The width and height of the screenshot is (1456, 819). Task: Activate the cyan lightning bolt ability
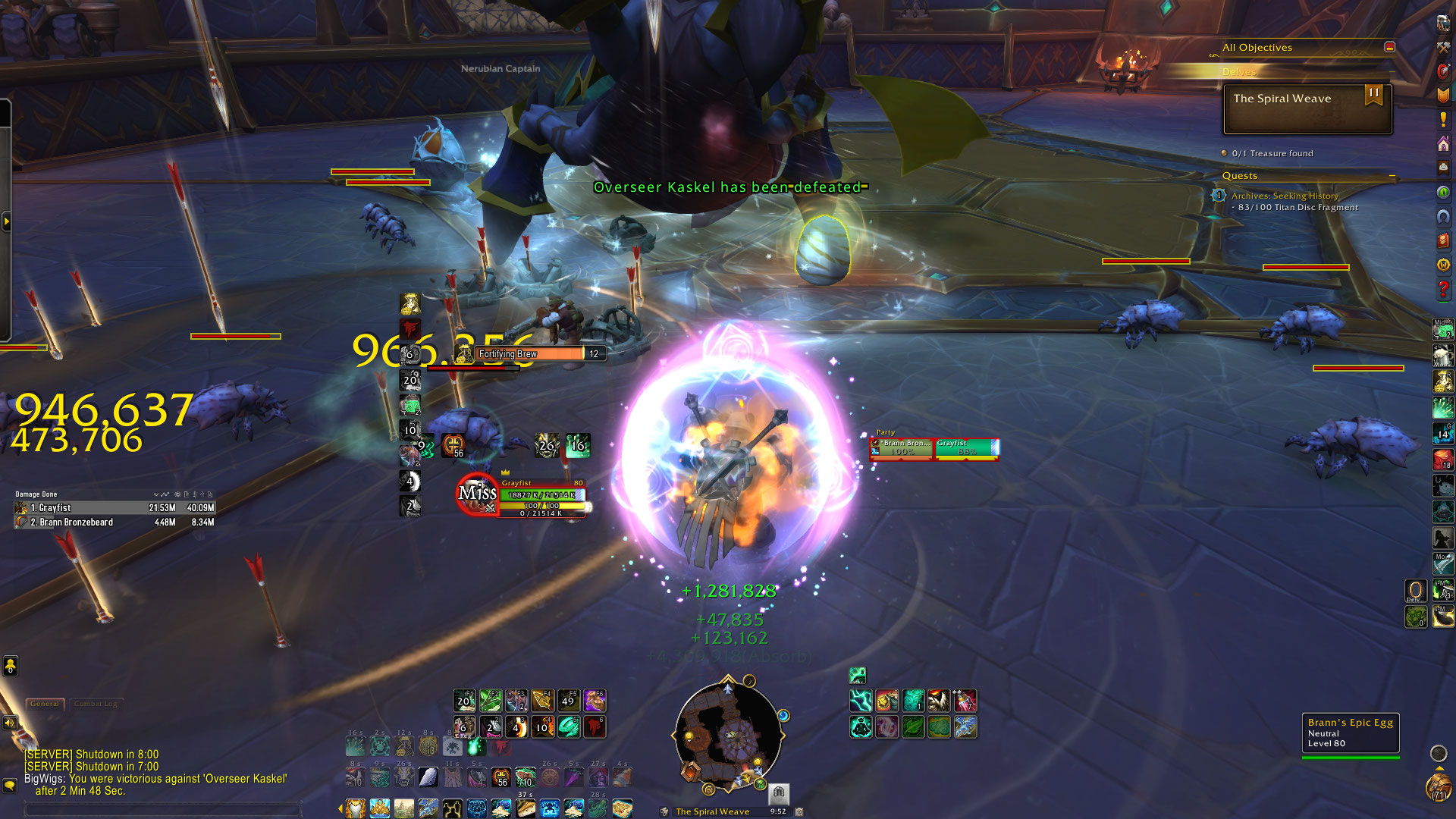click(x=861, y=700)
